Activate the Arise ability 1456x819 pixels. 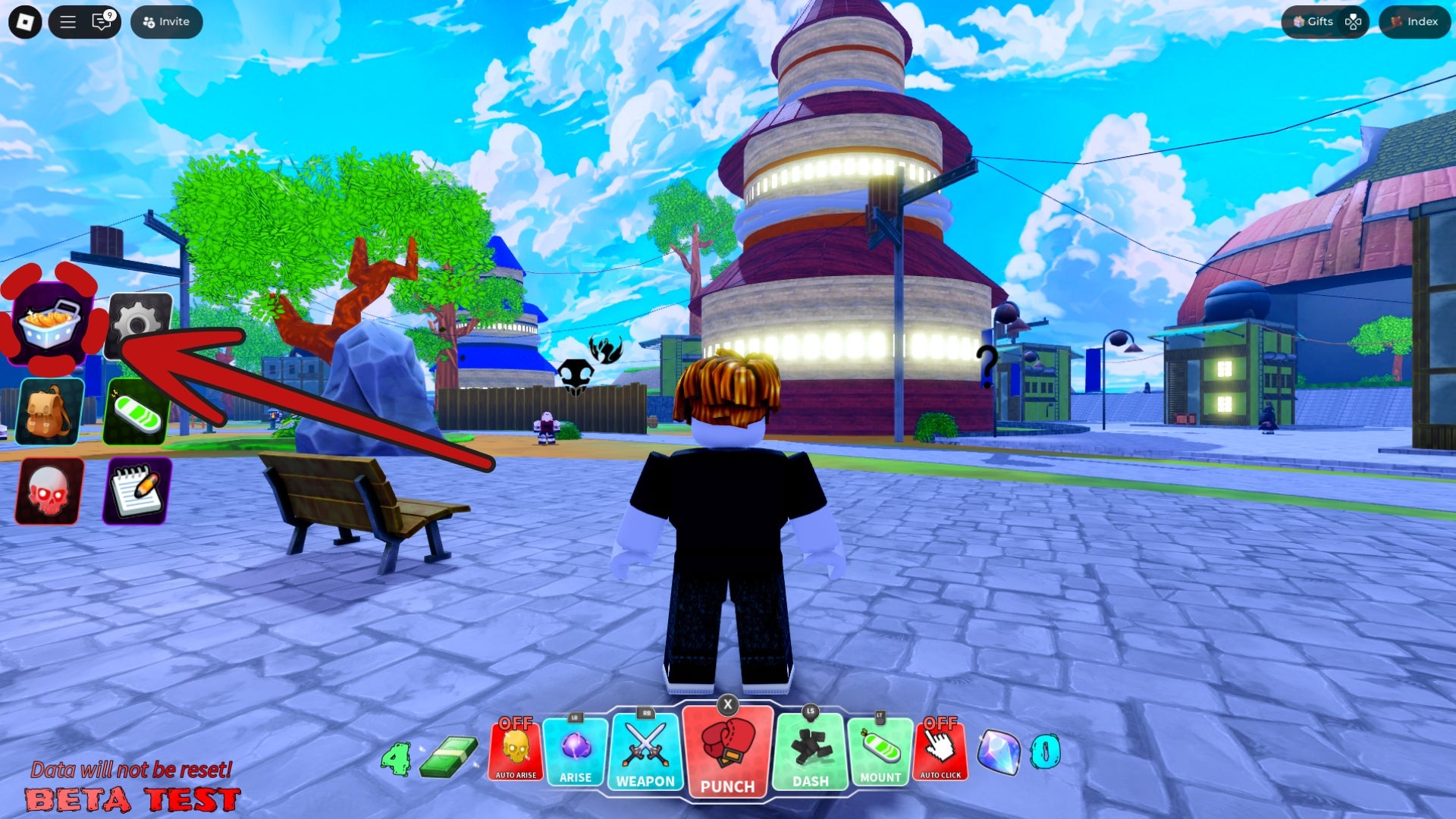[x=576, y=751]
